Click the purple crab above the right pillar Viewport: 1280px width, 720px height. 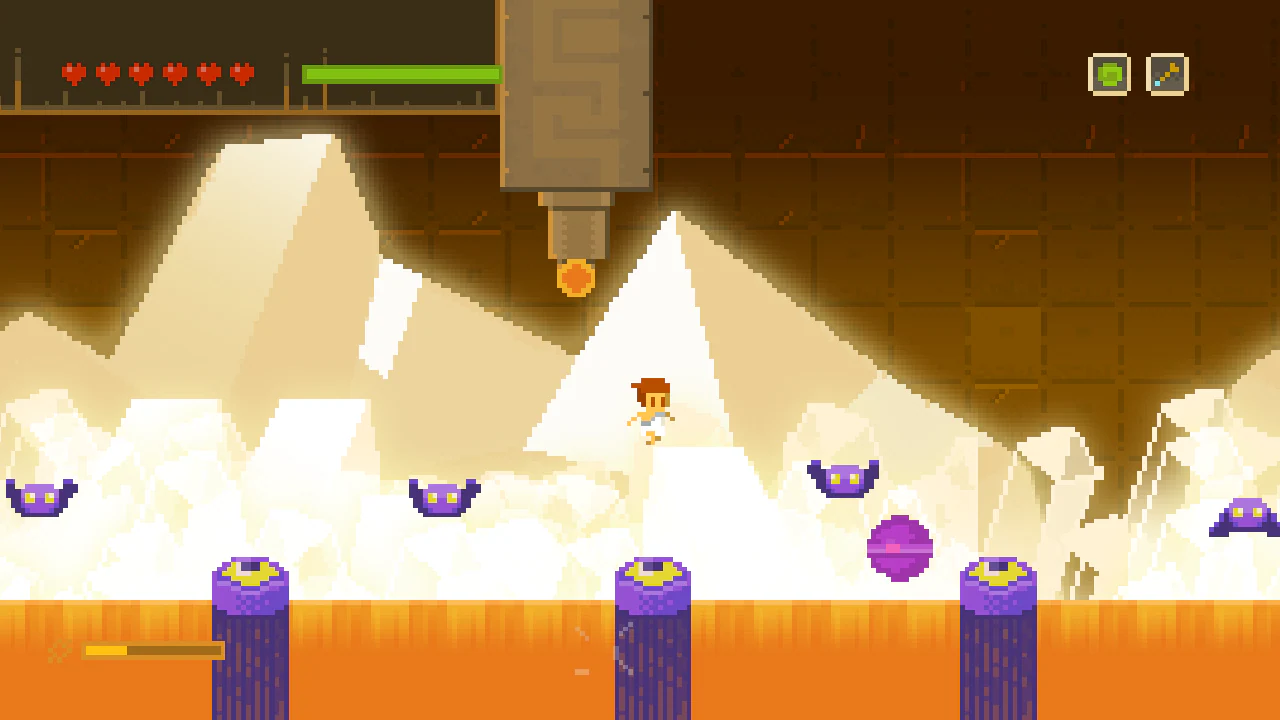[842, 478]
